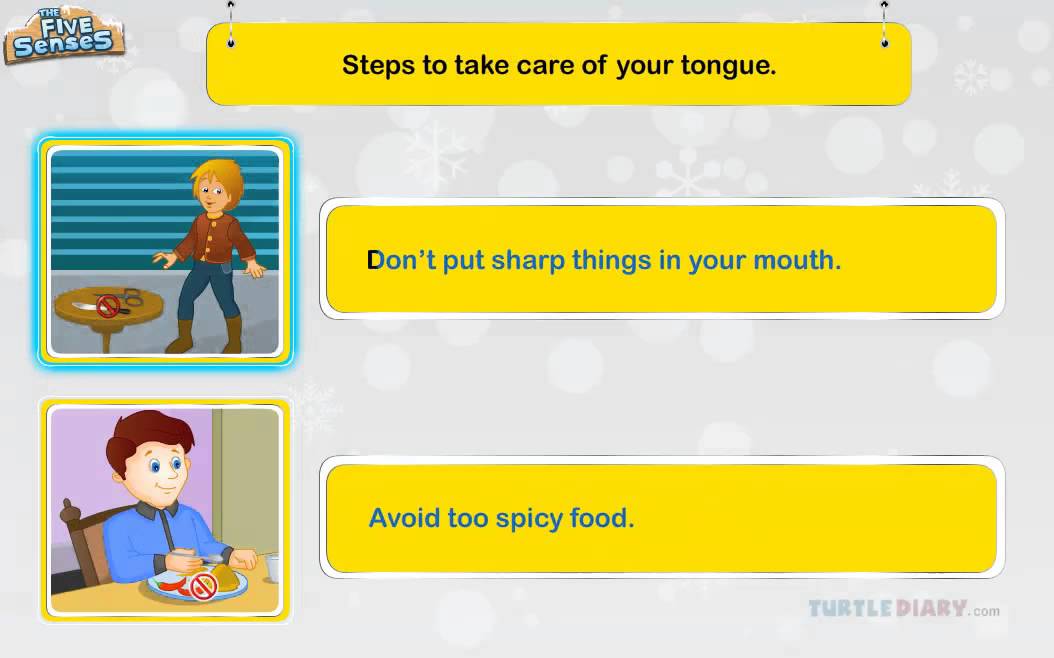Image resolution: width=1054 pixels, height=658 pixels.
Task: Select the boy eating spicy food picture
Action: (165, 510)
